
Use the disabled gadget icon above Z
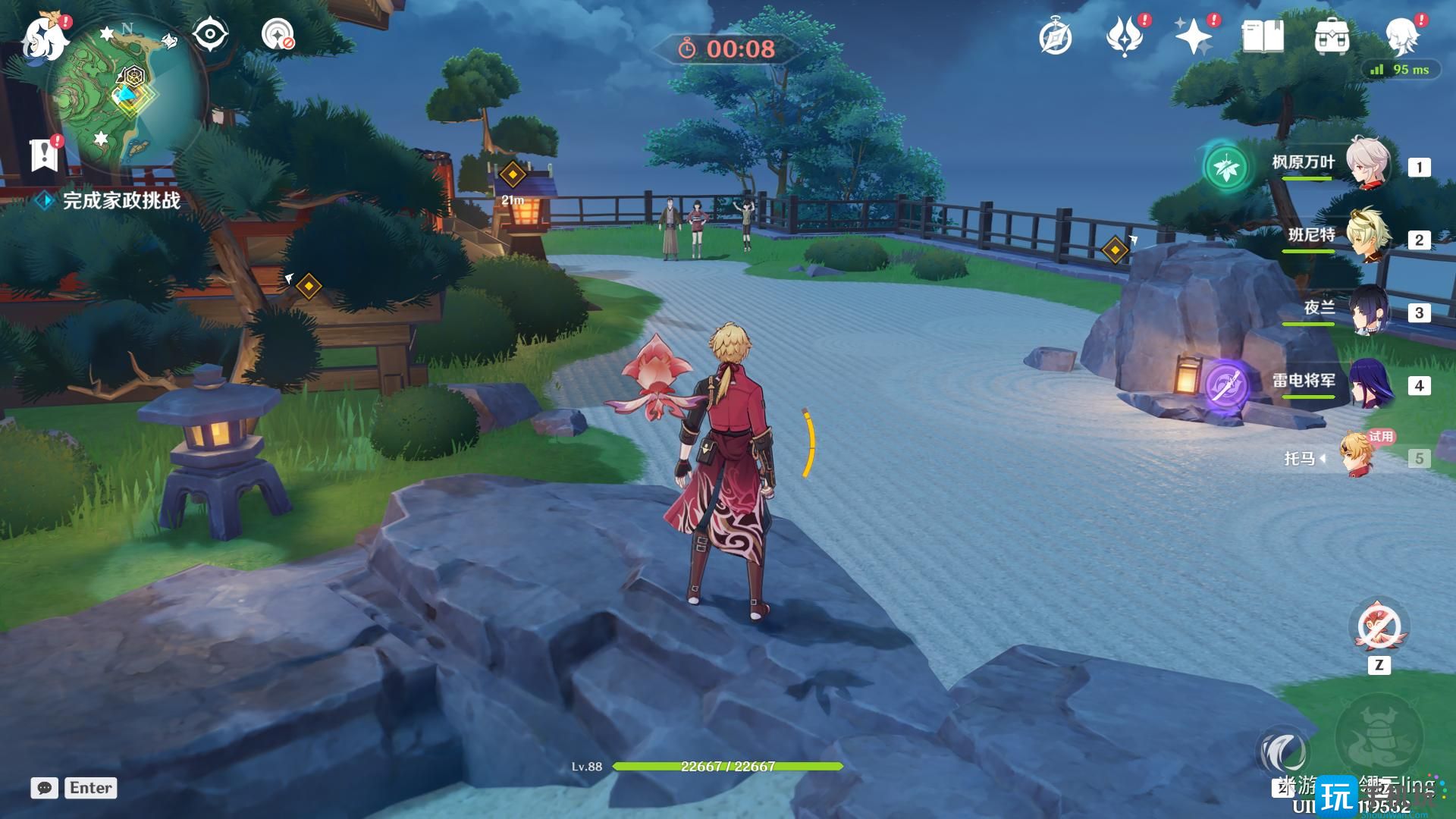click(x=1379, y=627)
